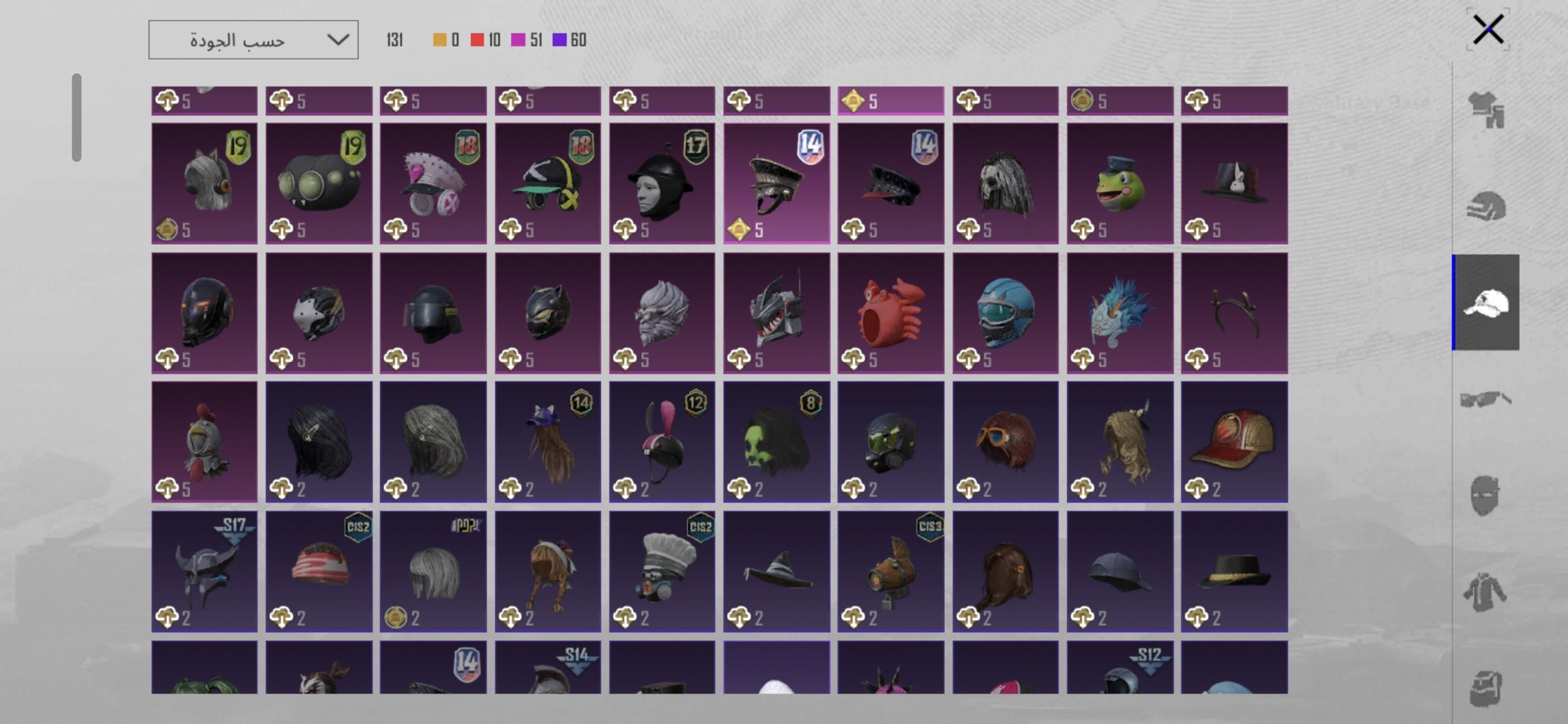This screenshot has width=1568, height=724.
Task: Select the black fedora with gold band
Action: [1234, 572]
